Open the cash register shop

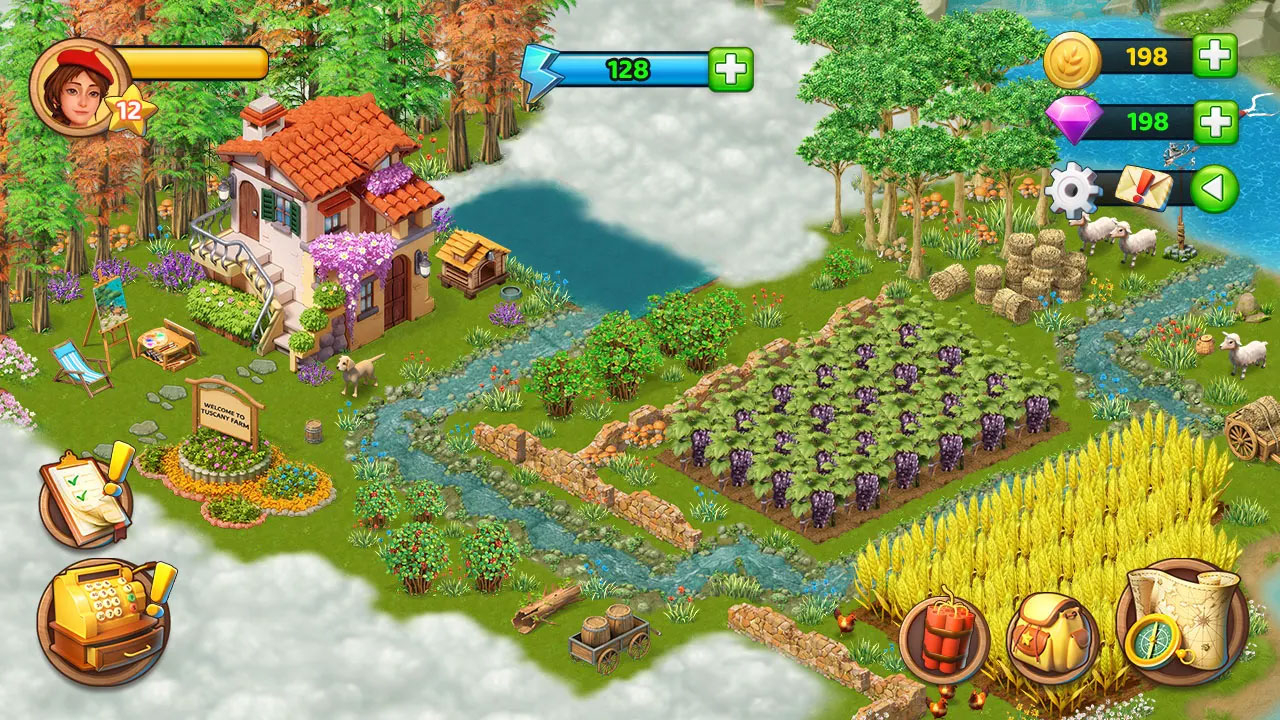click(x=103, y=620)
